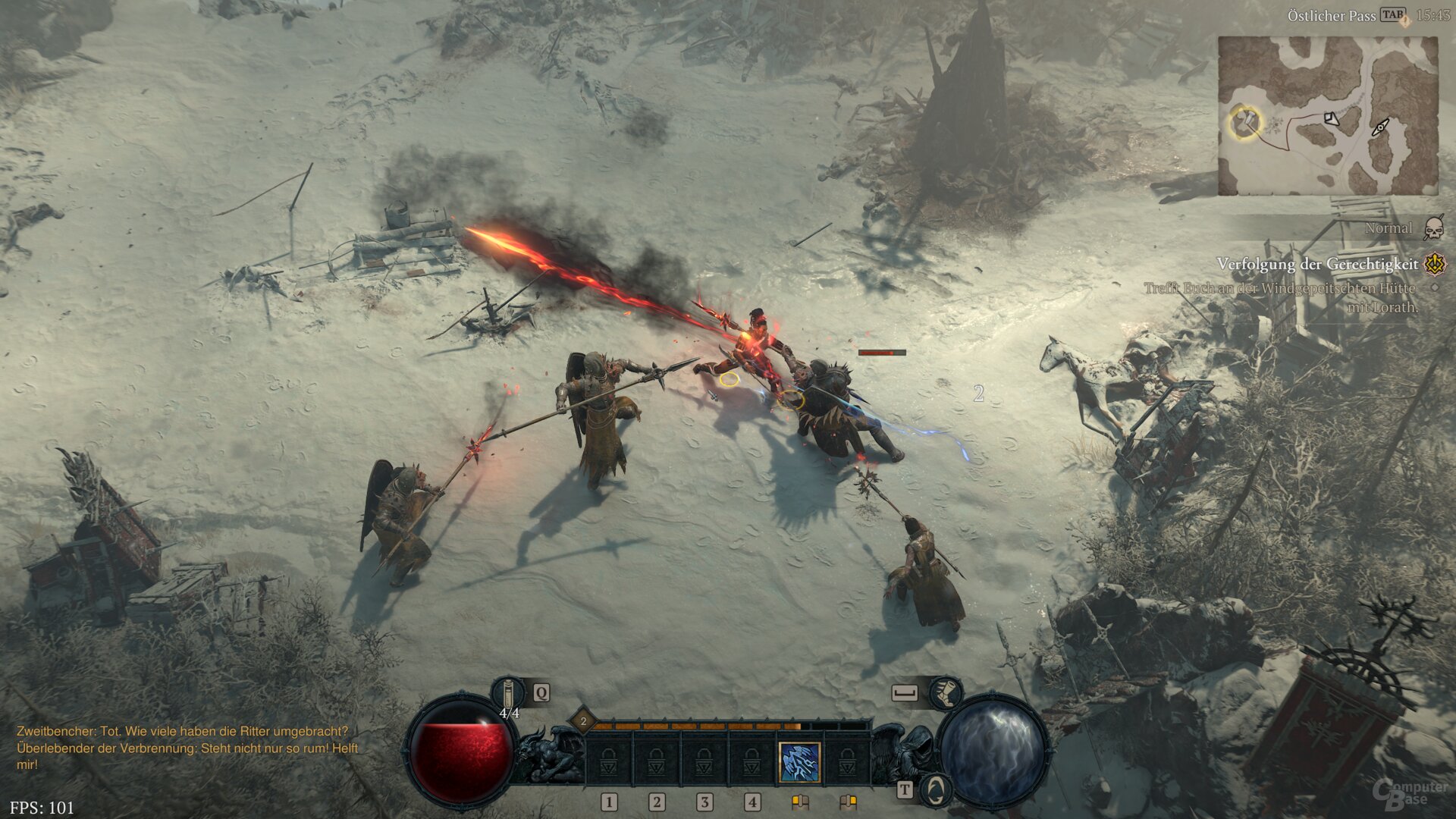Open the mount action icon beside the T key

pyautogui.click(x=937, y=793)
